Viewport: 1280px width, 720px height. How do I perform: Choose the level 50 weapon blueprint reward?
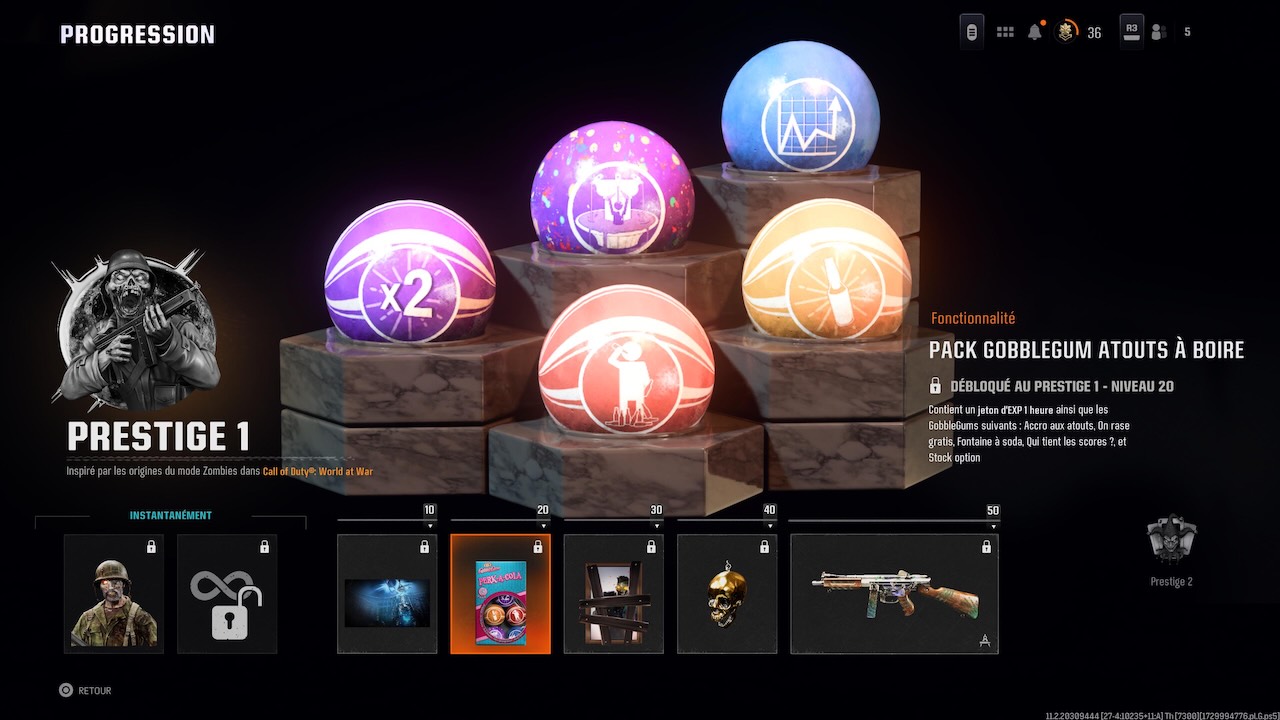coord(894,593)
